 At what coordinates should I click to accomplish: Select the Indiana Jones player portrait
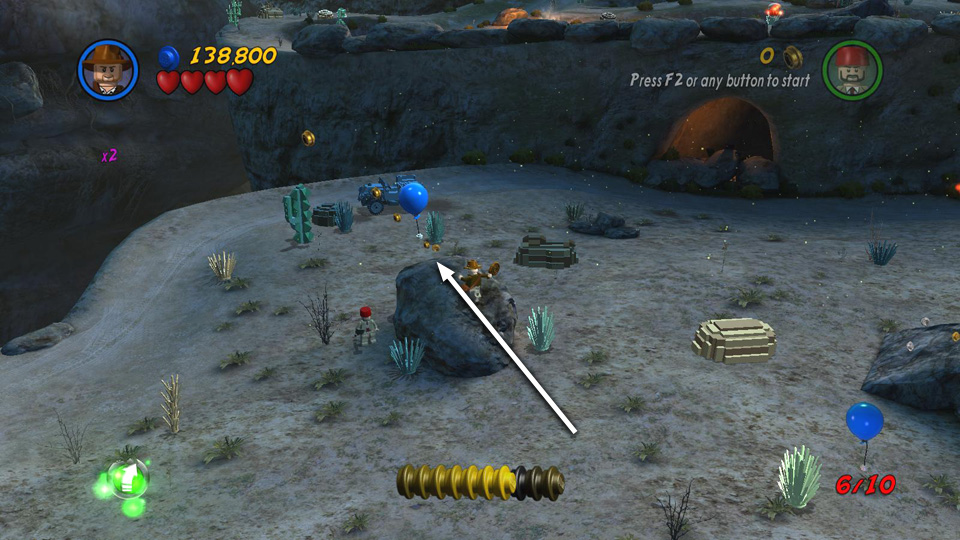[x=107, y=69]
